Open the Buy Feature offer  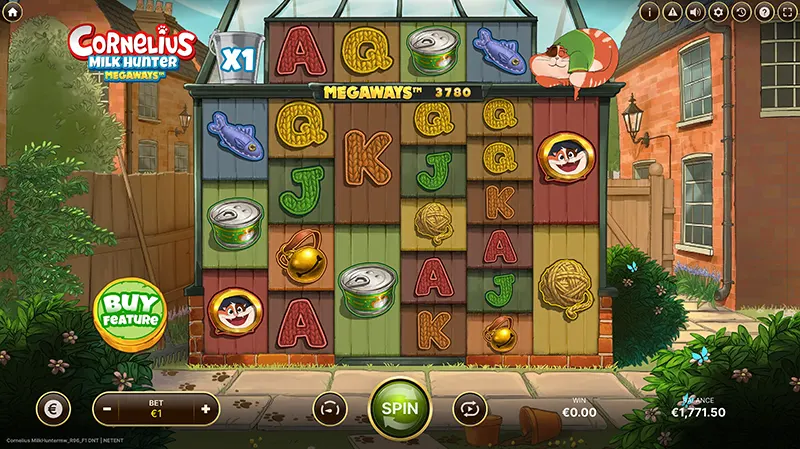coord(129,309)
